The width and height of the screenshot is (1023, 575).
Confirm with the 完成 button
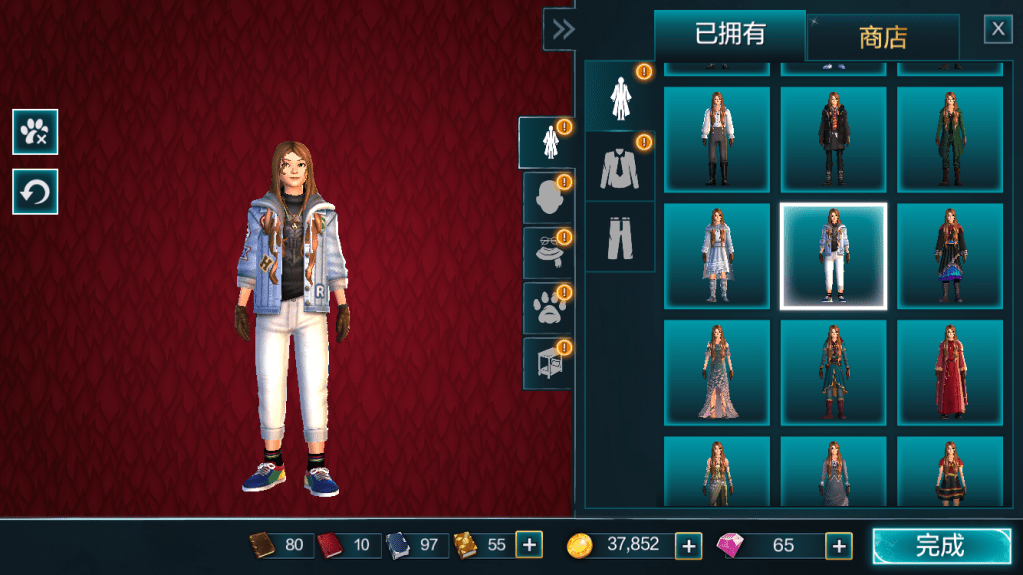click(941, 546)
